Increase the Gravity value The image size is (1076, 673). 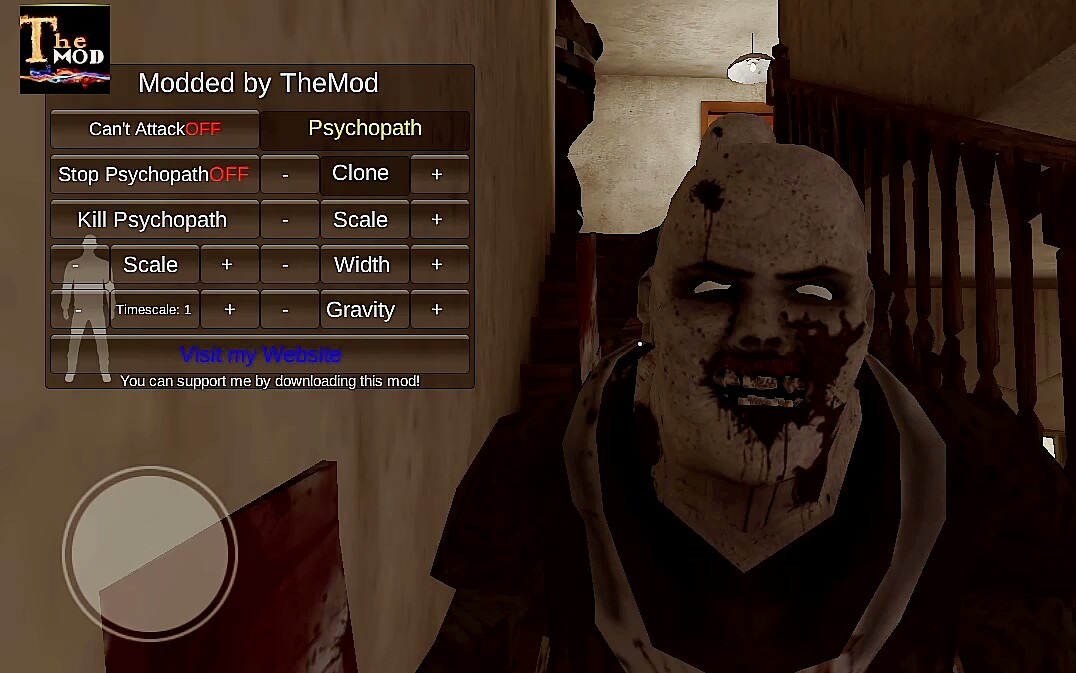coord(437,310)
